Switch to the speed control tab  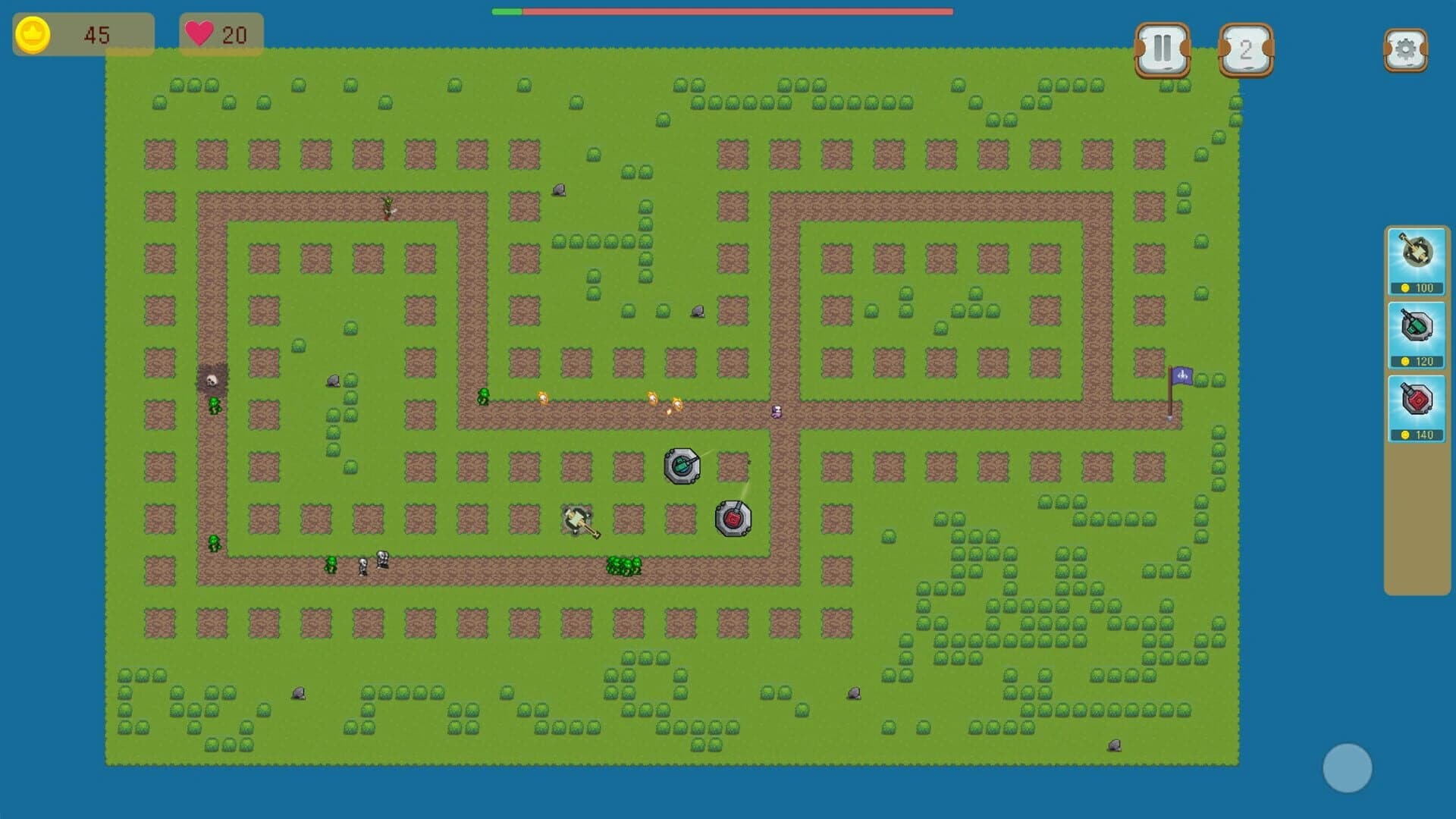click(1245, 48)
